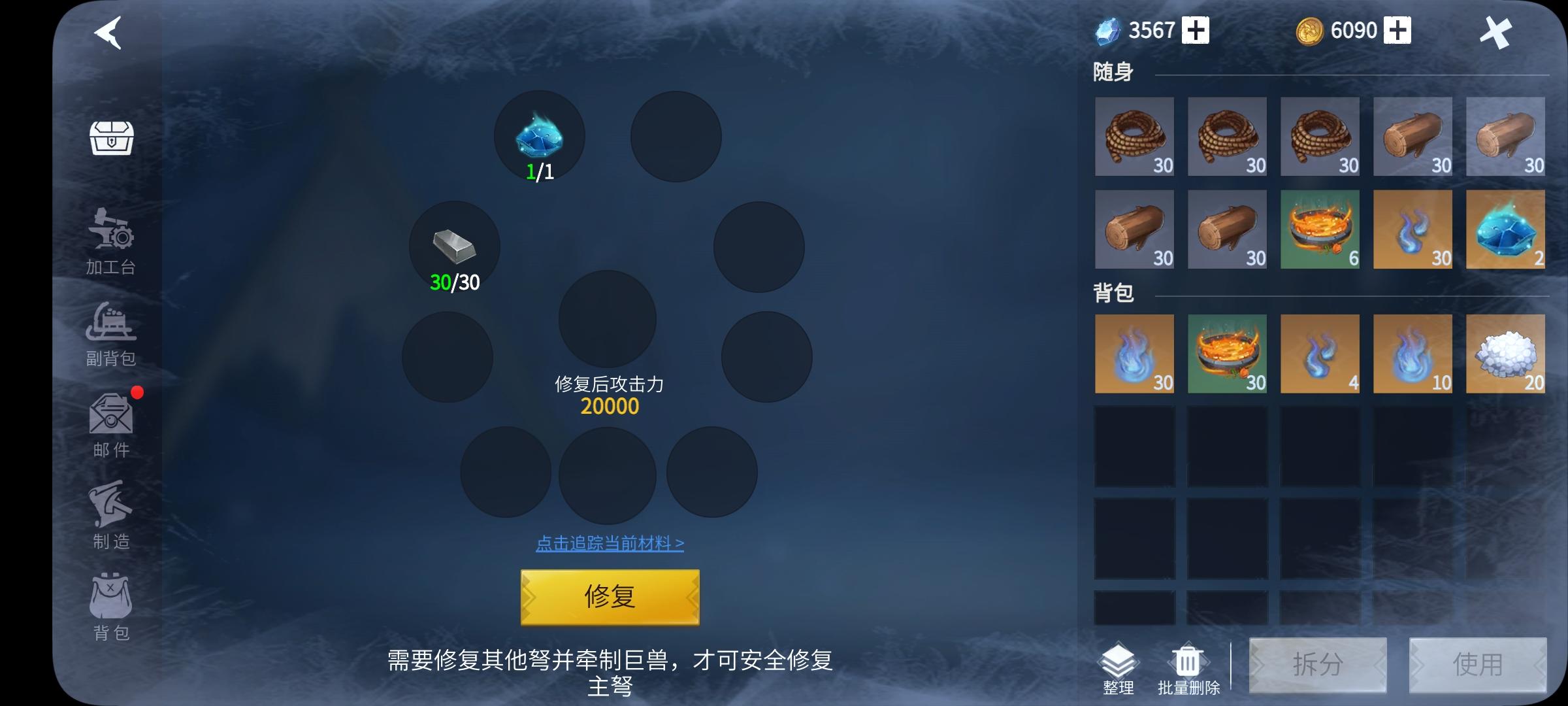Open the chest storage panel in sidebar

[x=111, y=137]
